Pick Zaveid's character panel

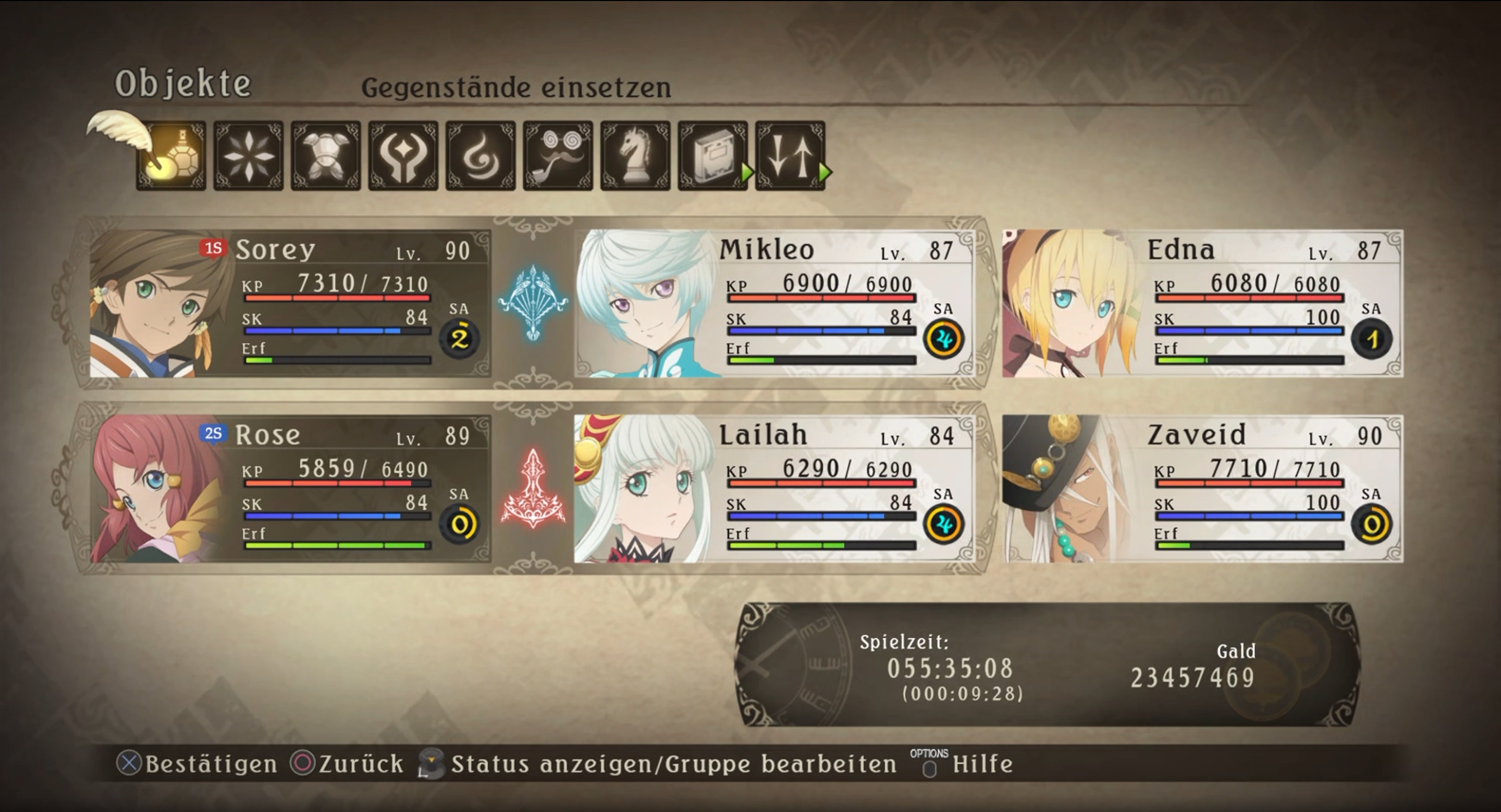[x=1202, y=488]
